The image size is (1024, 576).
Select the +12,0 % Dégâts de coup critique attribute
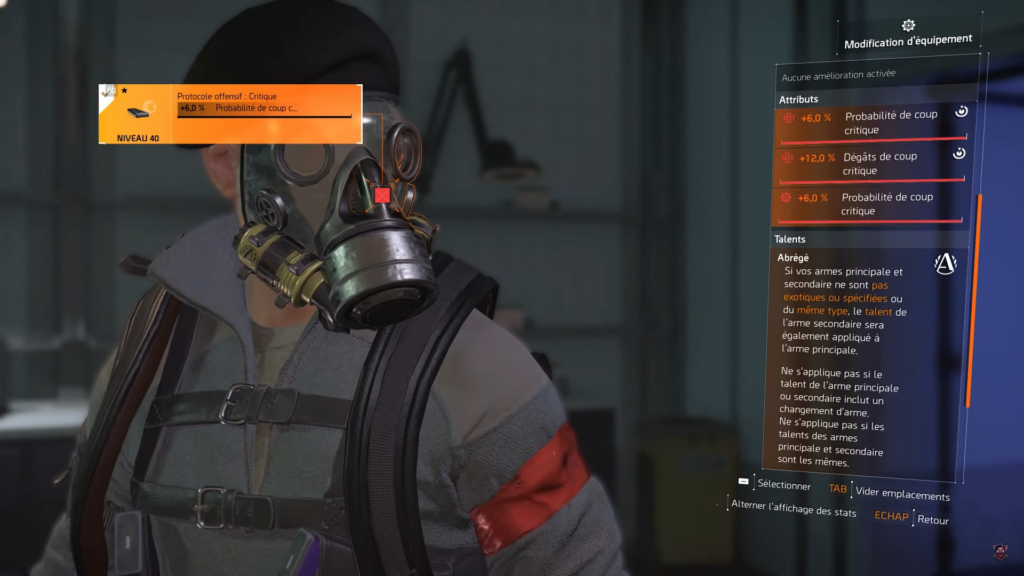point(871,164)
